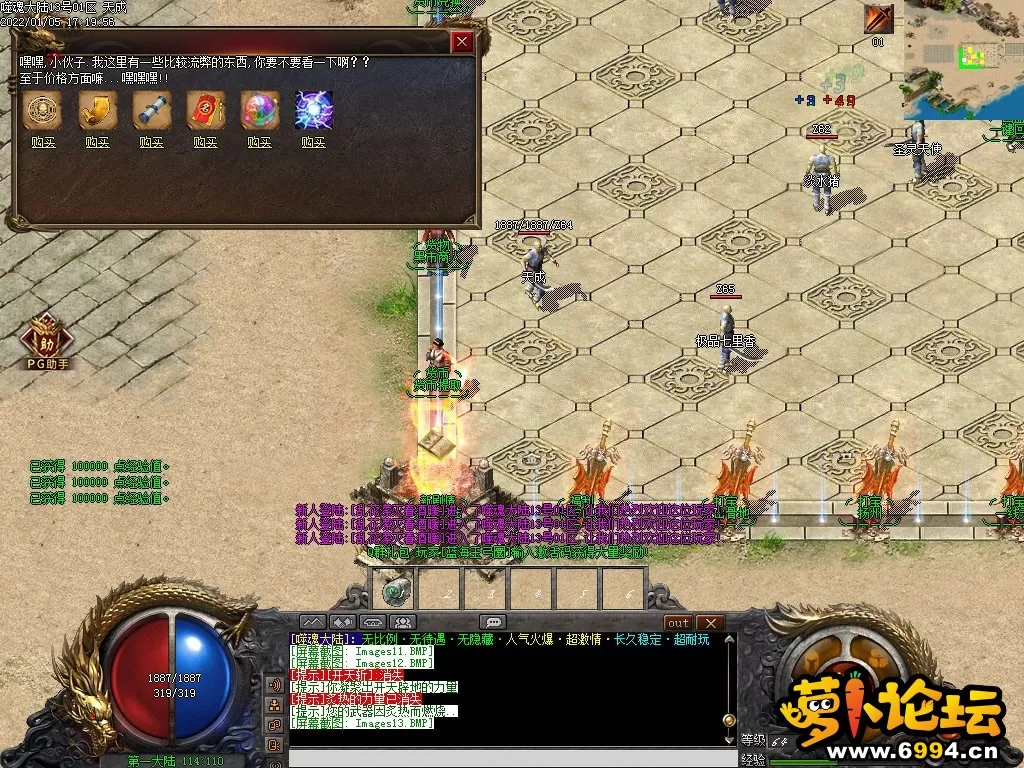Click the out button above chat

(x=678, y=622)
